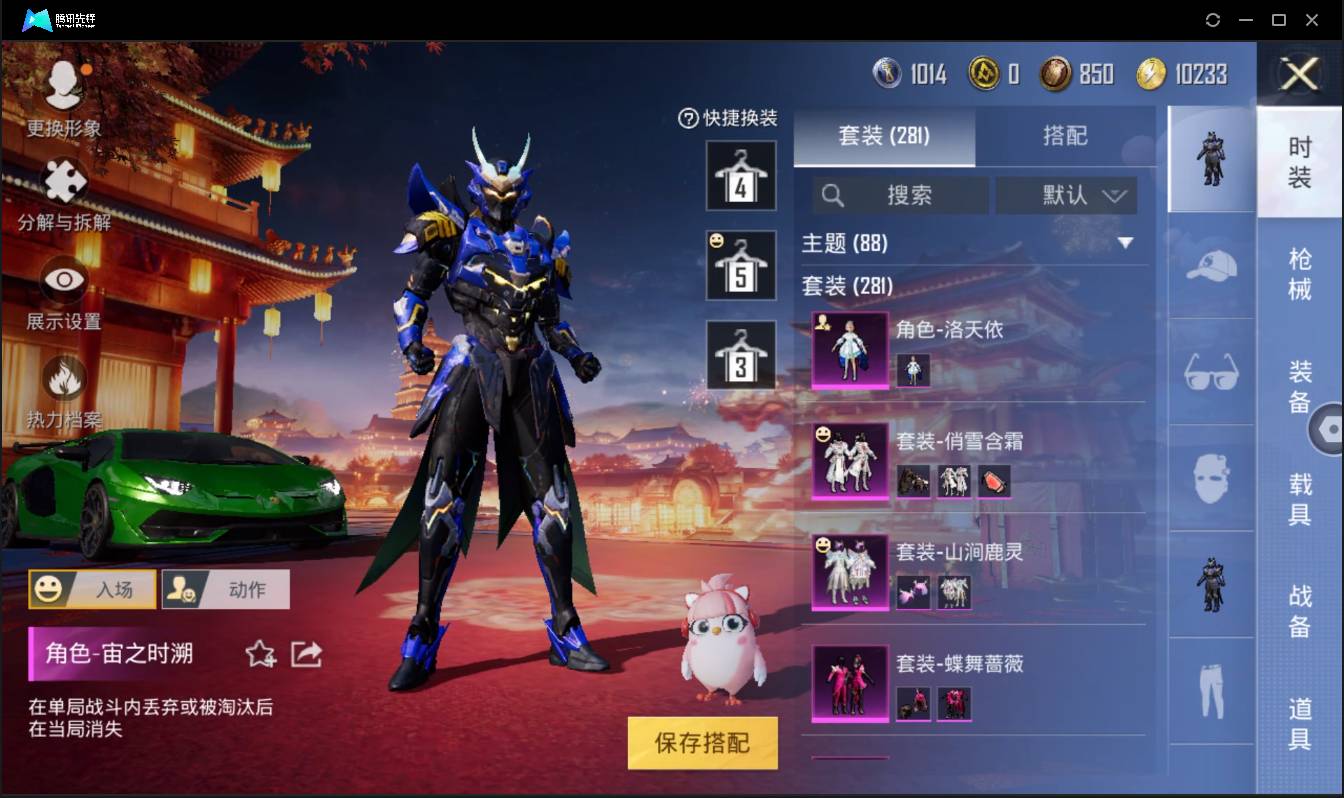Image resolution: width=1344 pixels, height=798 pixels.
Task: Toggle favorite star for 角色-宙之时溯
Action: click(260, 652)
